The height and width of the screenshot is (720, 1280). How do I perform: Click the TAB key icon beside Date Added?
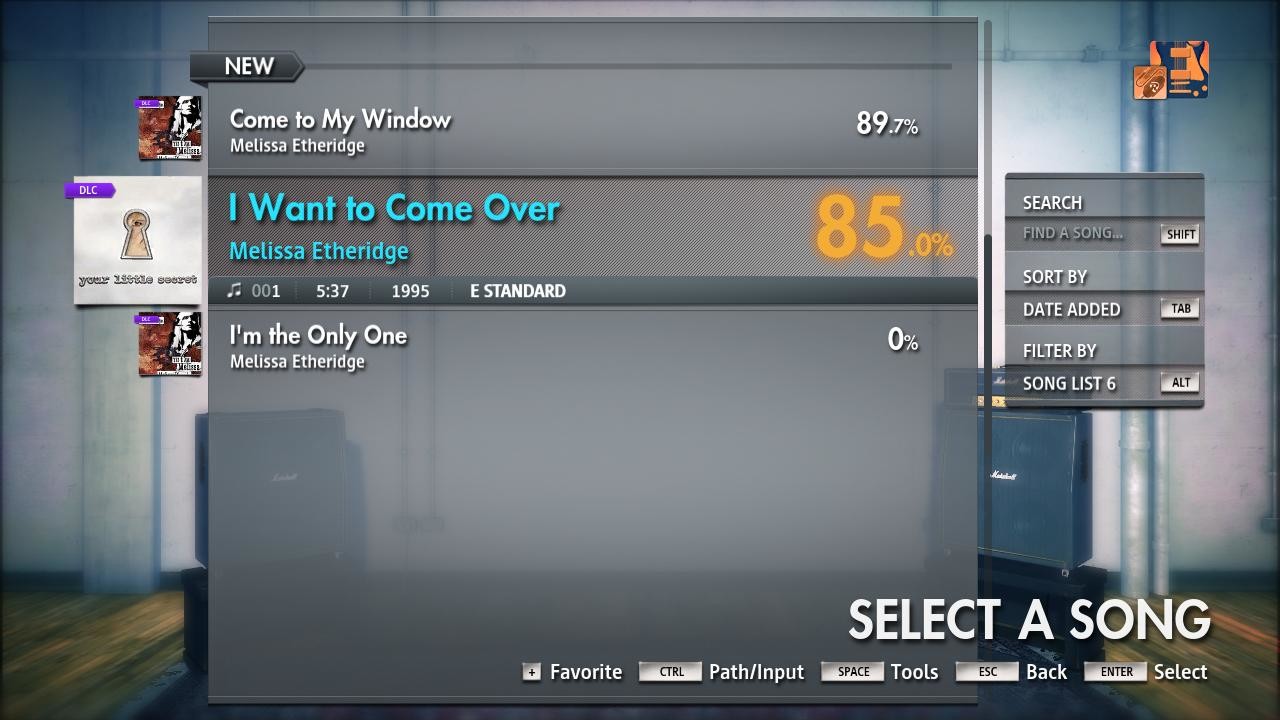[1179, 308]
